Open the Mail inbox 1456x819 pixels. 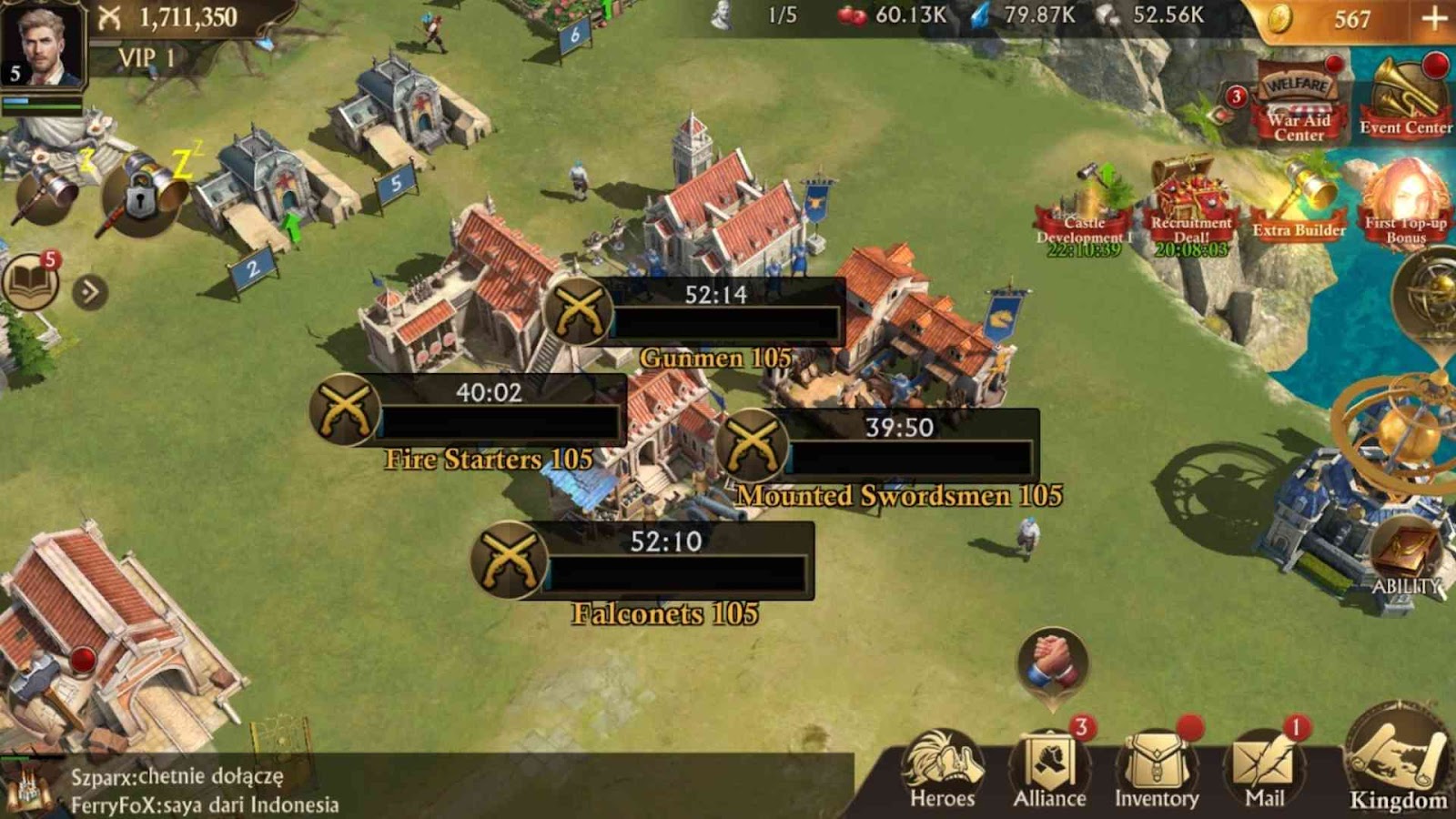coord(1264,770)
